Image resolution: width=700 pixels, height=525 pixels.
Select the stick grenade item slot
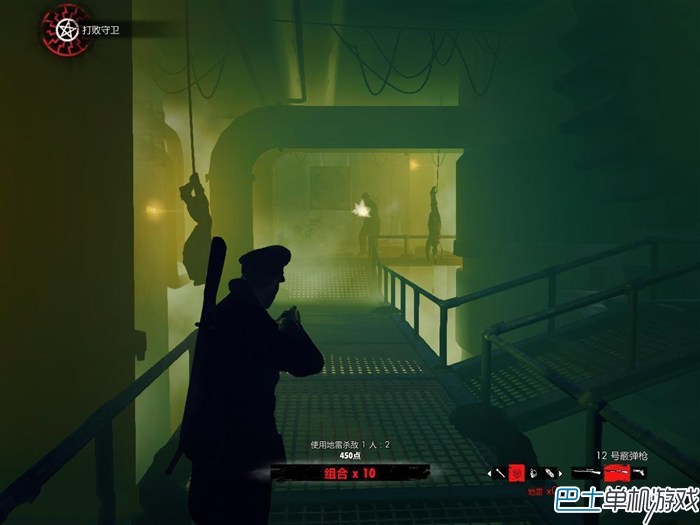coord(501,472)
